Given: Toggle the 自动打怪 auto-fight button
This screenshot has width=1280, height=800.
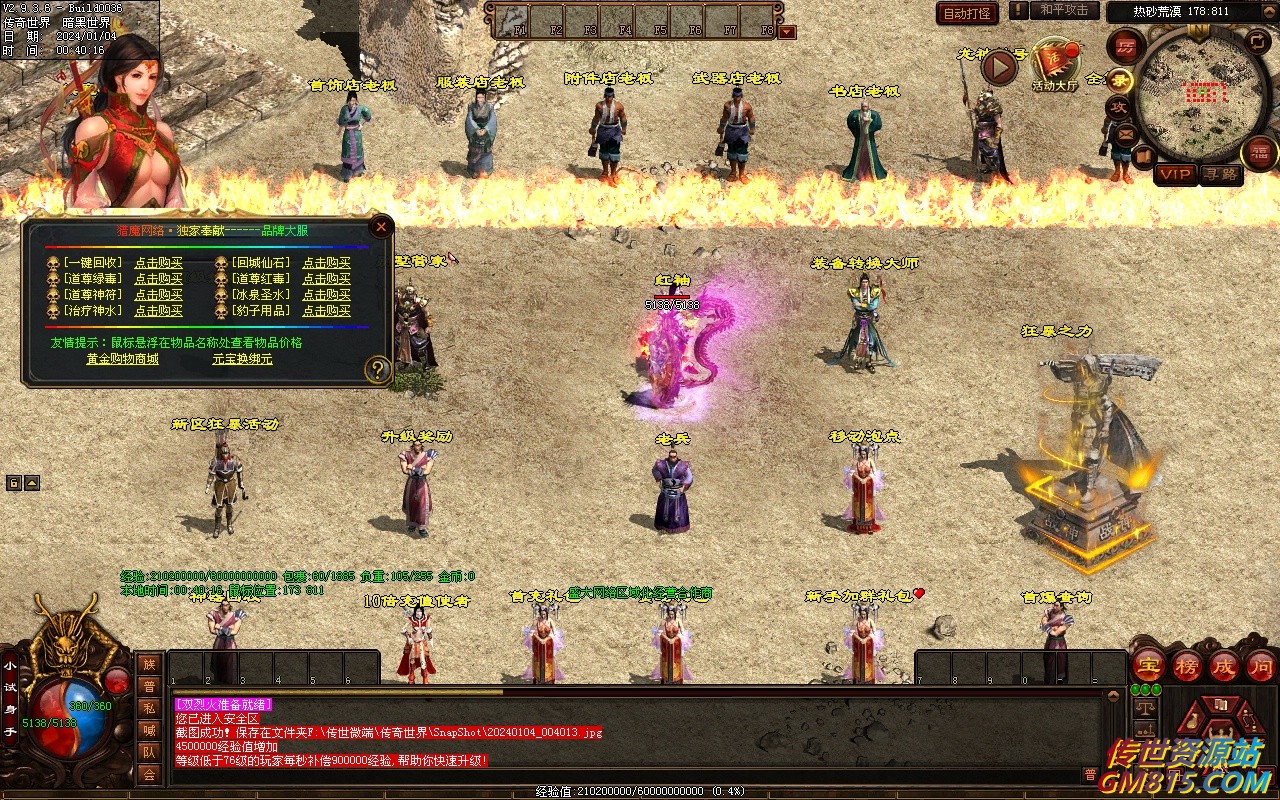Looking at the screenshot, I should pos(967,13).
